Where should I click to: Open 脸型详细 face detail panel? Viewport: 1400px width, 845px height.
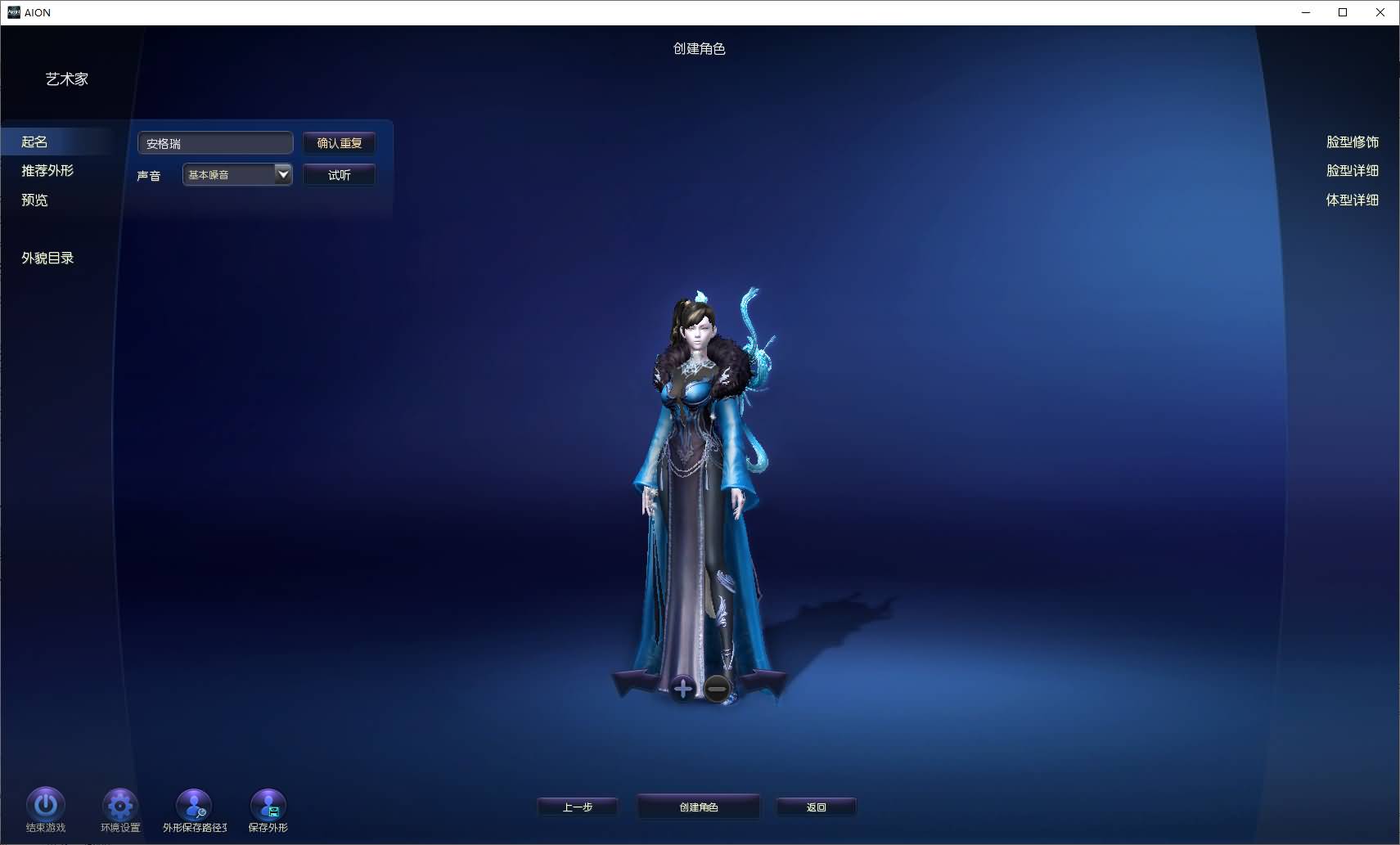tap(1352, 170)
